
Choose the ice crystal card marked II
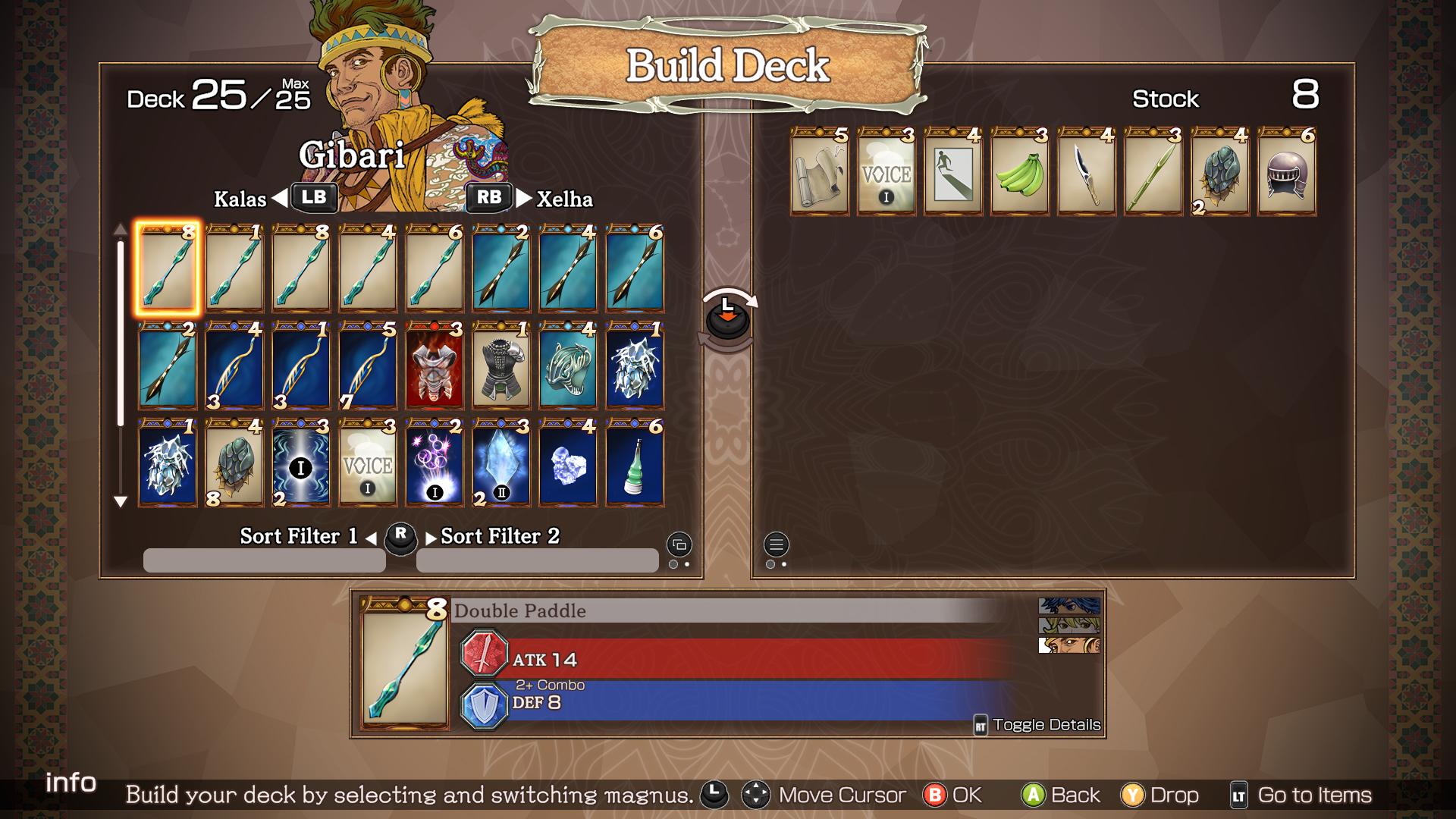[501, 463]
